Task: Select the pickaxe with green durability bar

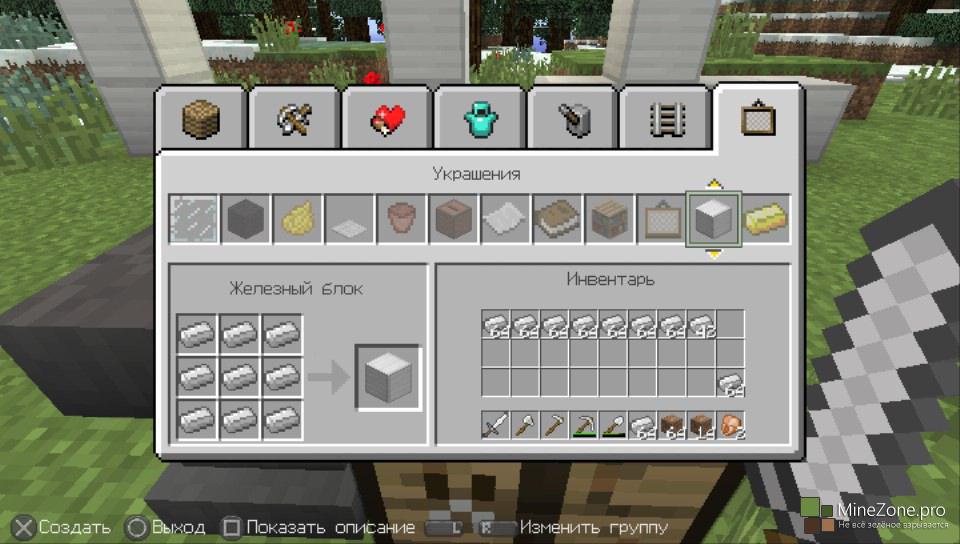Action: (584, 426)
